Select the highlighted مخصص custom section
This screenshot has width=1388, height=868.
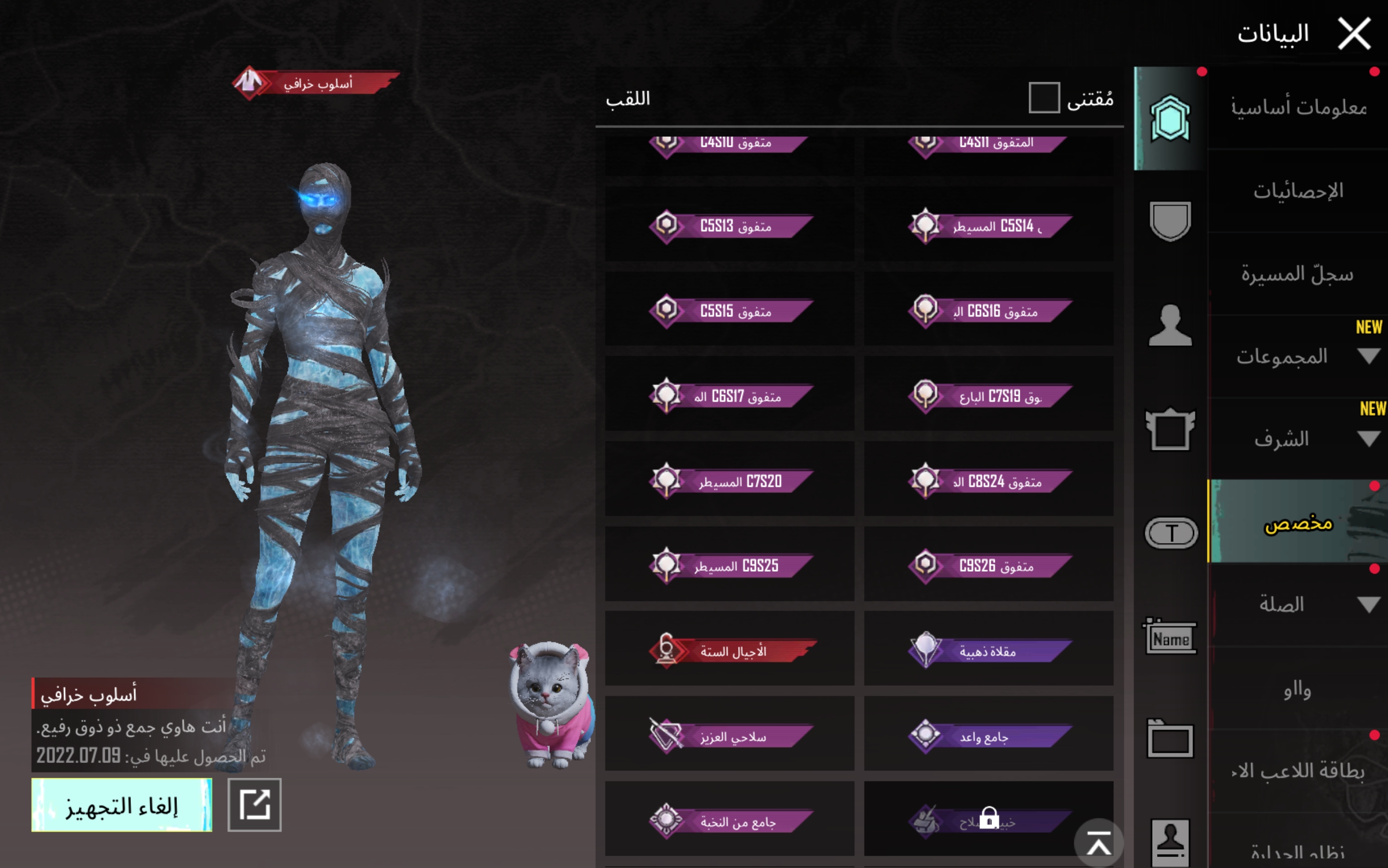[x=1298, y=522]
